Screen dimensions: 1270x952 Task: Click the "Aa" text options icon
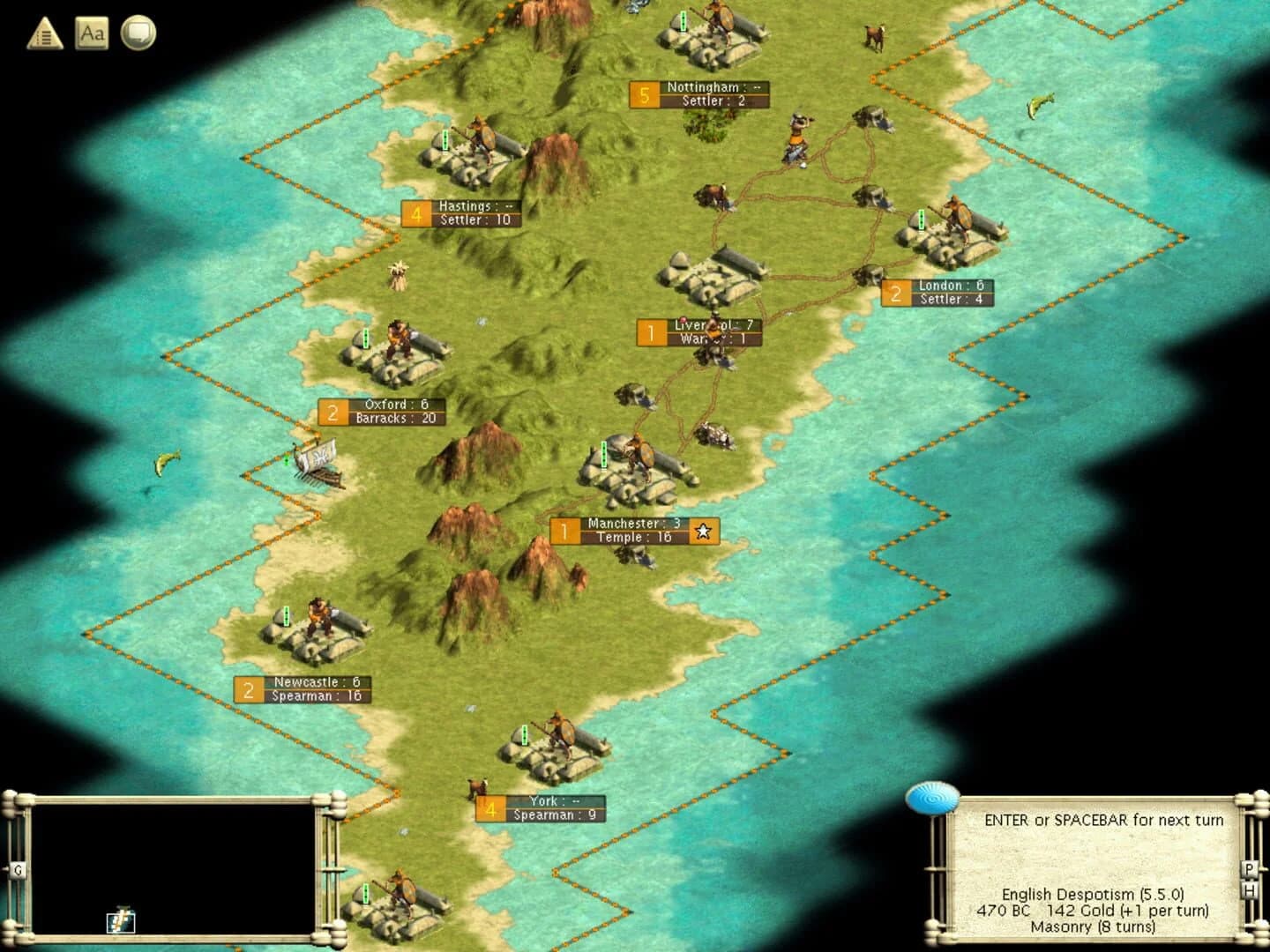(x=93, y=34)
